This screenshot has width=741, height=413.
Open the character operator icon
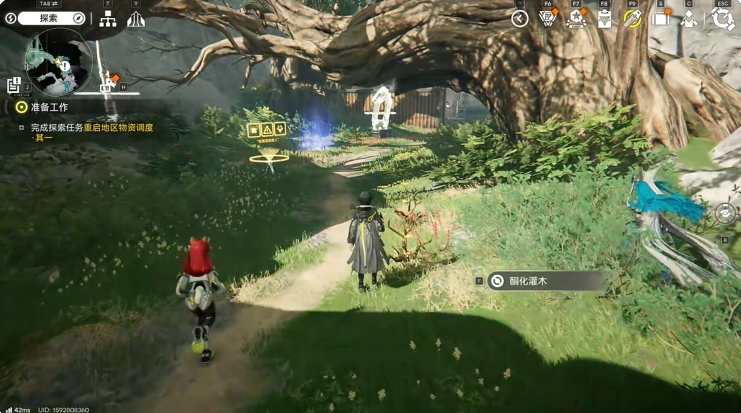[x=689, y=18]
